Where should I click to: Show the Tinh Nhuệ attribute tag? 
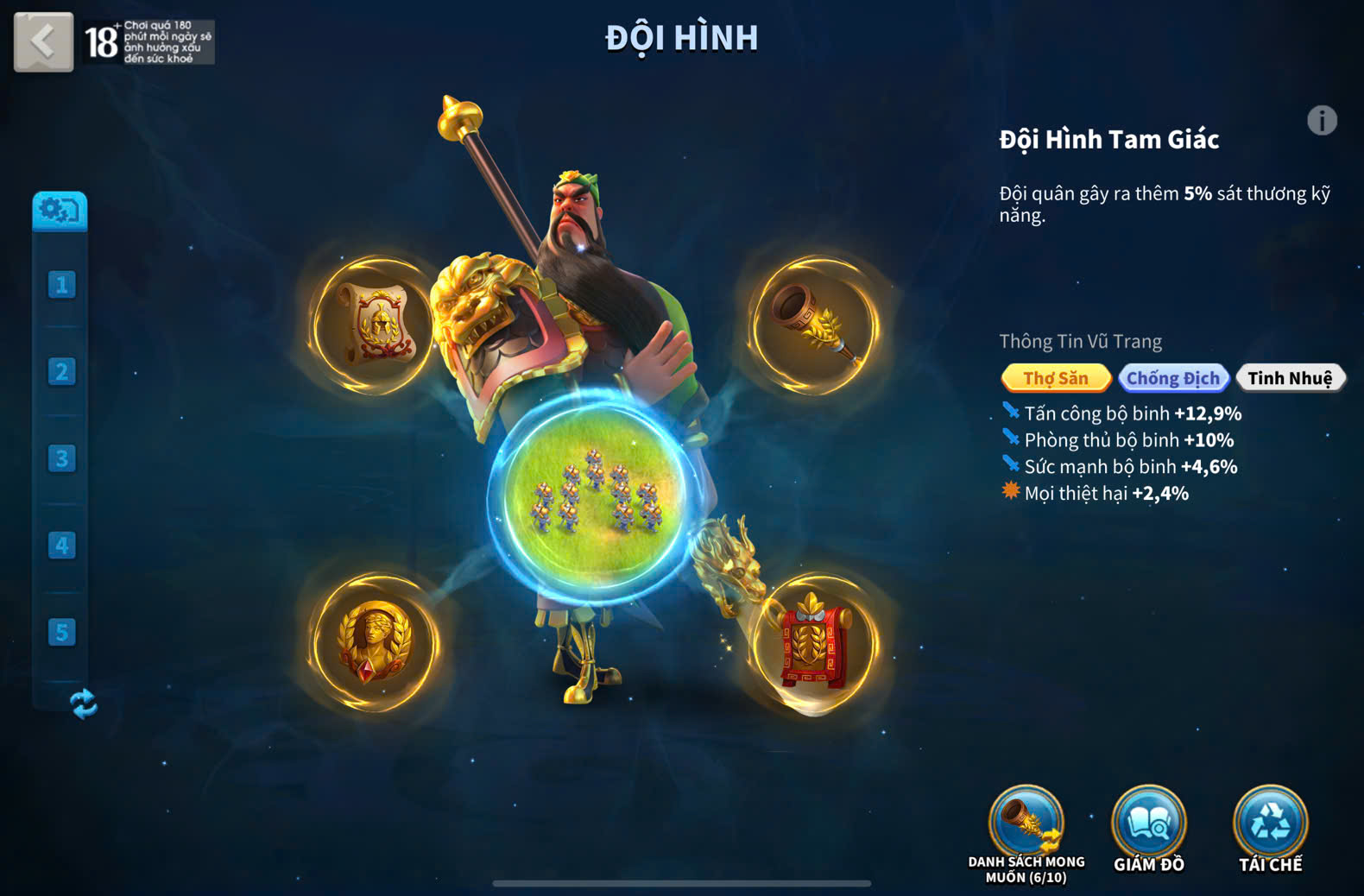[1290, 378]
